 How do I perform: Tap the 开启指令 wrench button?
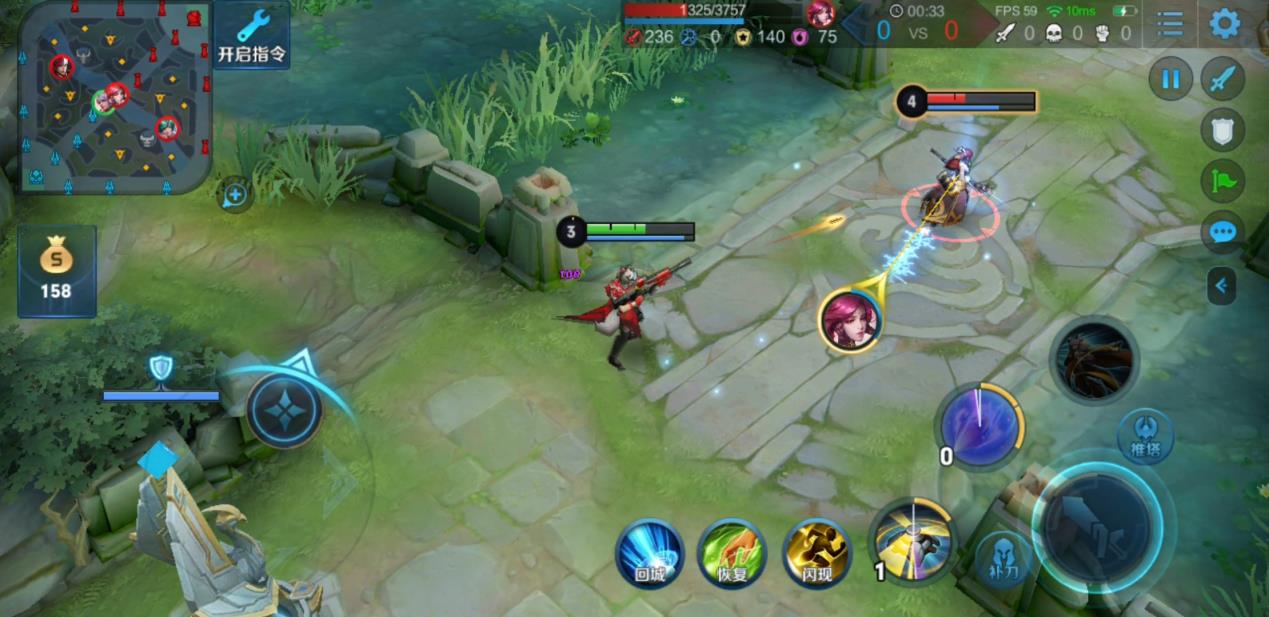point(252,35)
